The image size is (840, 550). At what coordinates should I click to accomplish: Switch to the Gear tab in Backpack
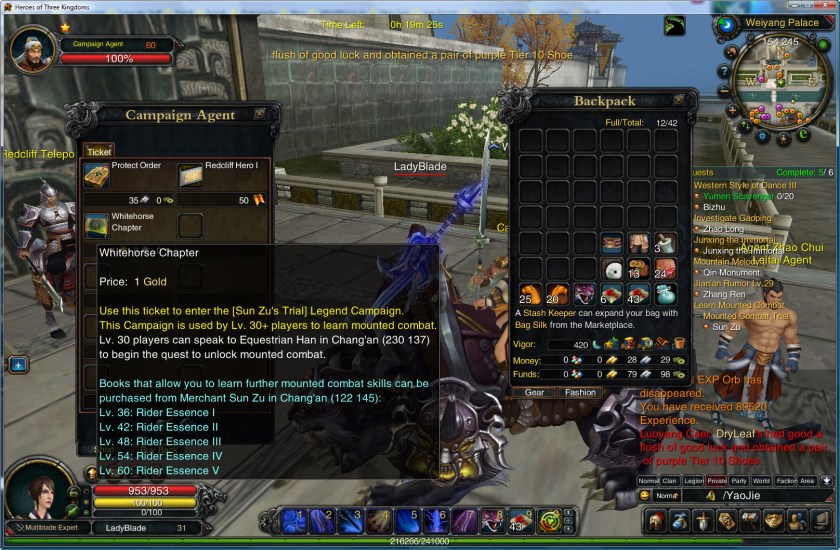534,393
